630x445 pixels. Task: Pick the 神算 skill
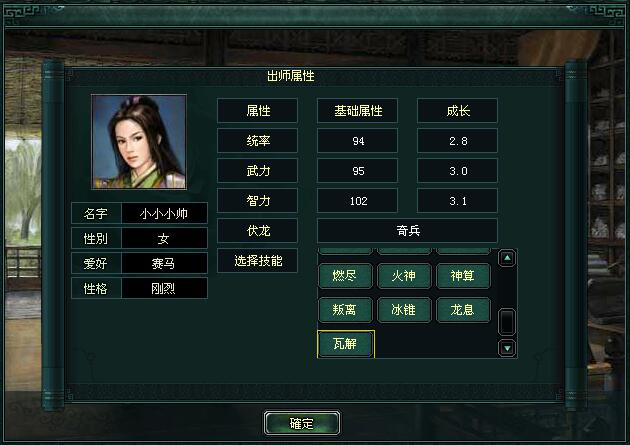coord(463,276)
